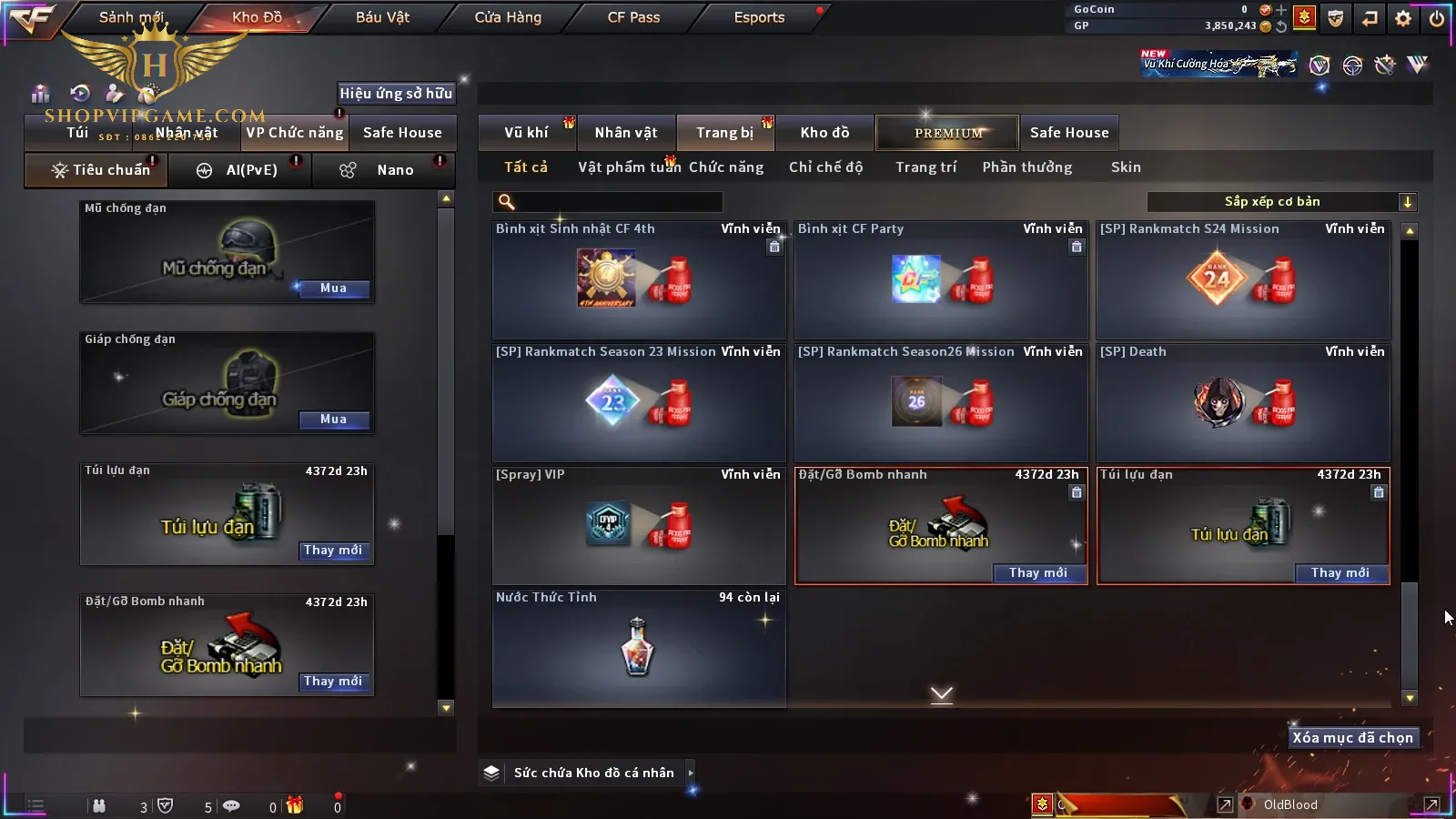Switch to the Vũ khí inventory tab
The height and width of the screenshot is (819, 1456).
(526, 133)
